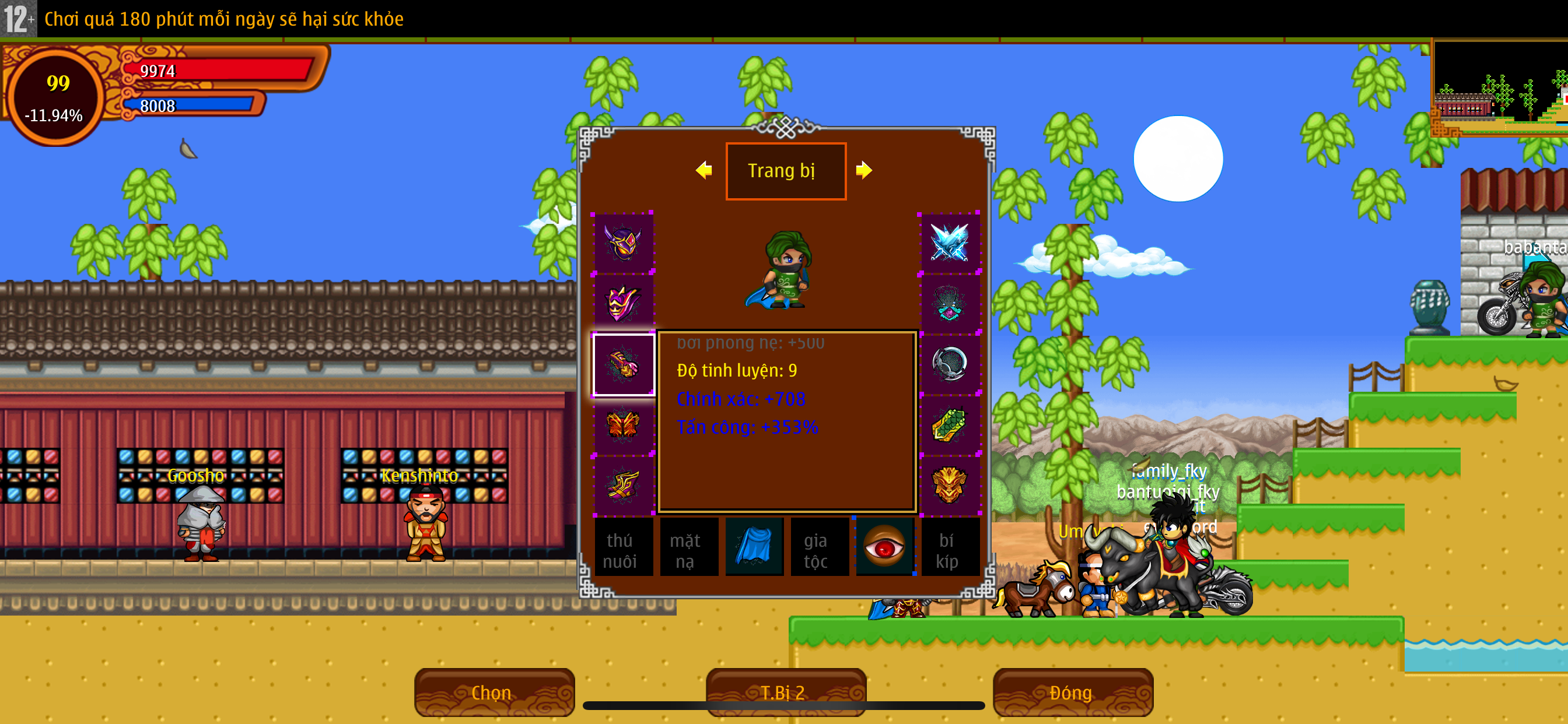The width and height of the screenshot is (1568, 724).
Task: Pick the green scaled jade charm slot
Action: click(949, 425)
